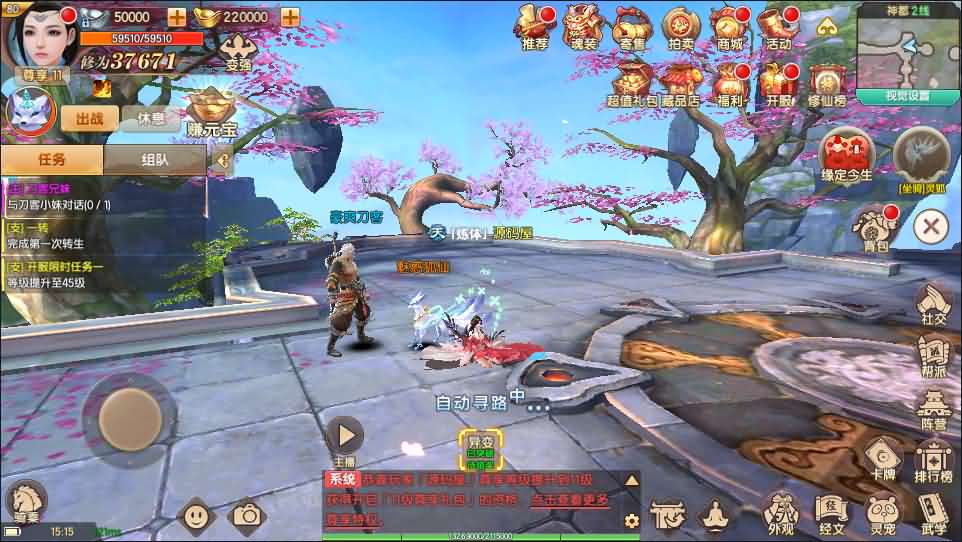This screenshot has width=962, height=542.
Task: Open the 背包 bag
Action: pos(875,228)
